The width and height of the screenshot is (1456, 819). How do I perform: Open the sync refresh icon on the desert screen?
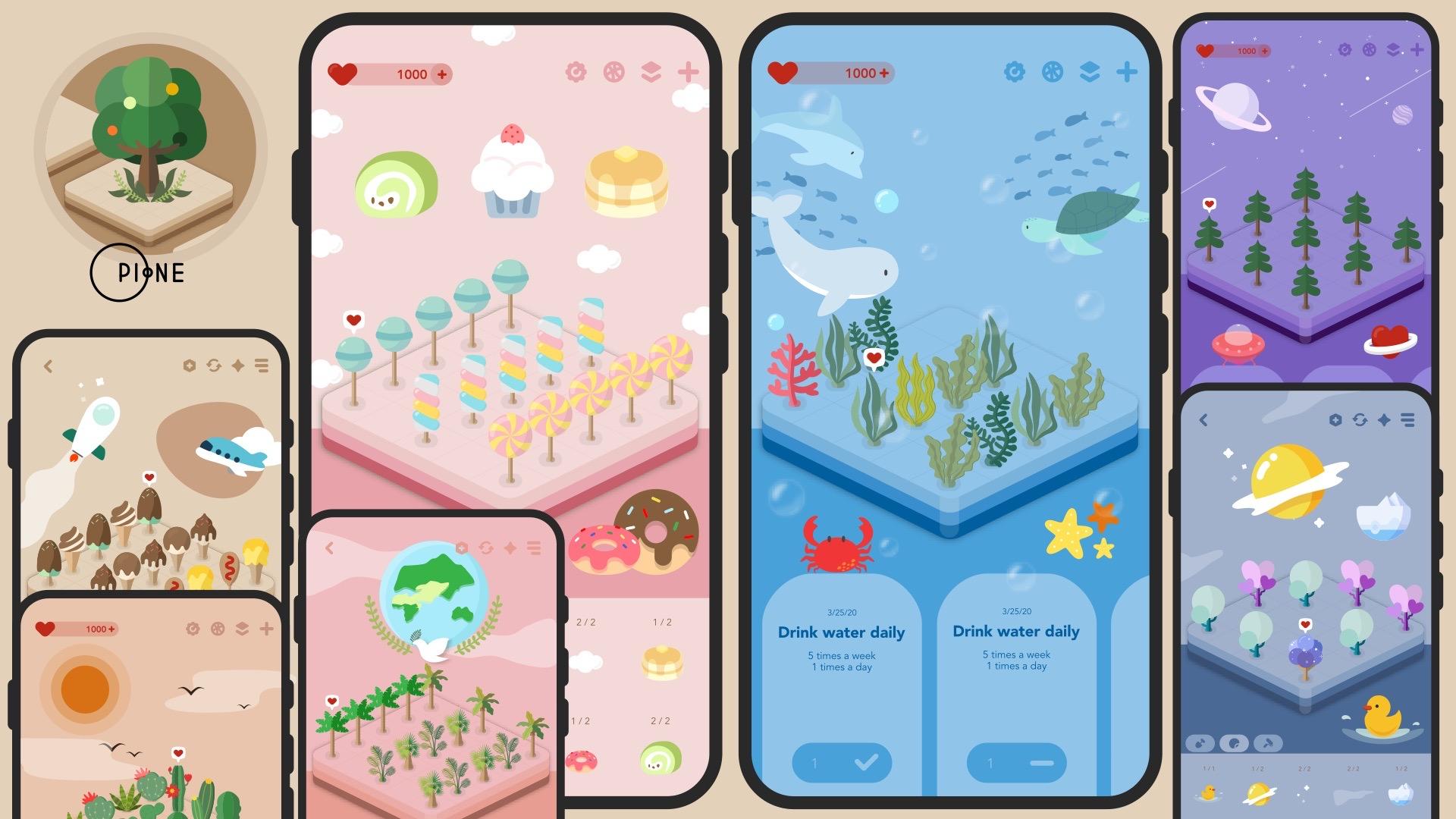(x=214, y=366)
